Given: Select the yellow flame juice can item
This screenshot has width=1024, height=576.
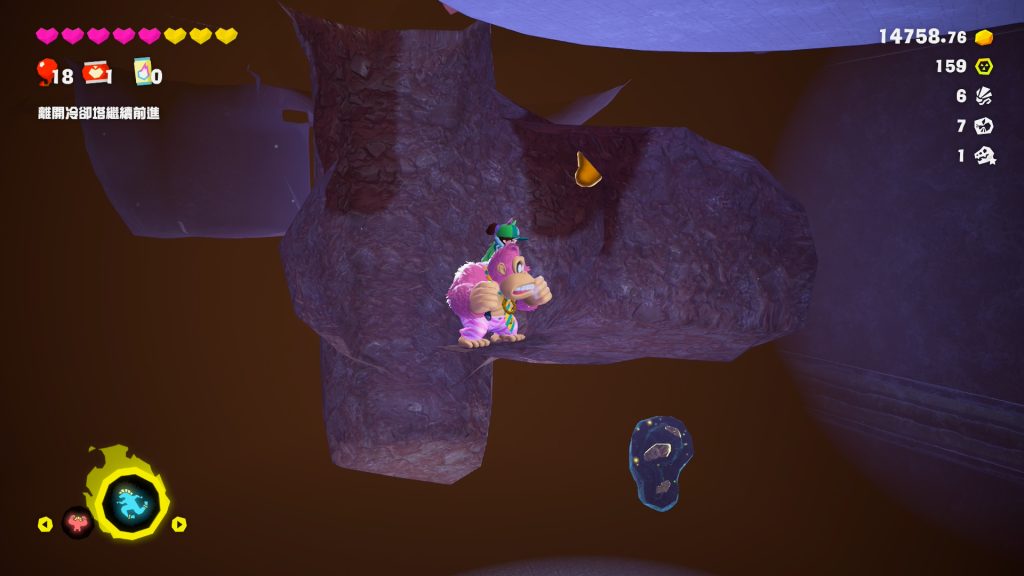Looking at the screenshot, I should (143, 72).
